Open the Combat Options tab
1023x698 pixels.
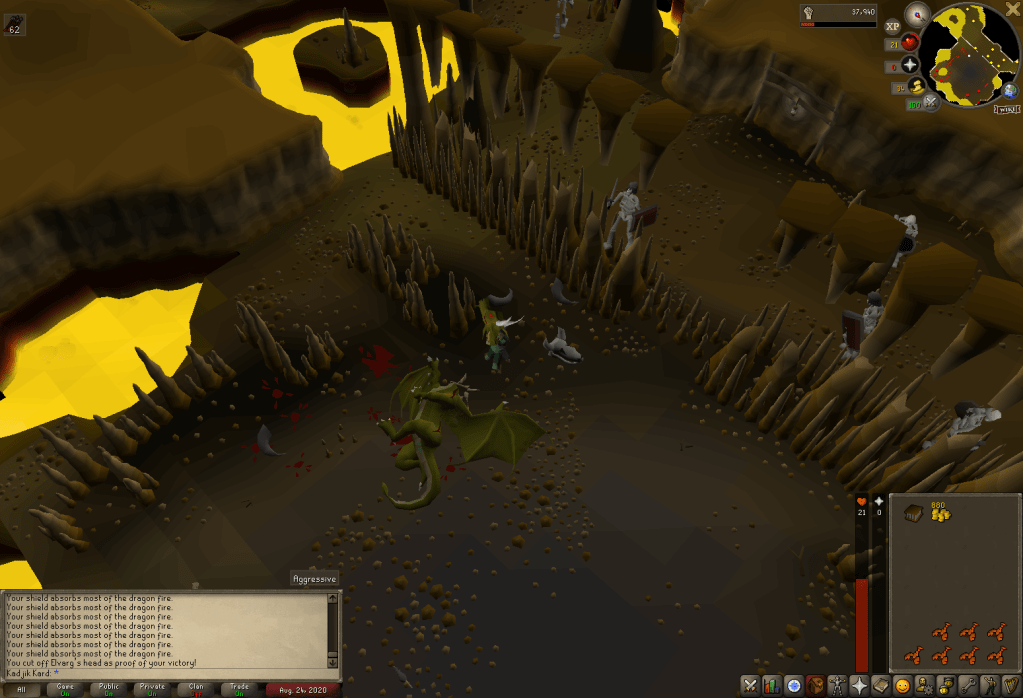749,685
